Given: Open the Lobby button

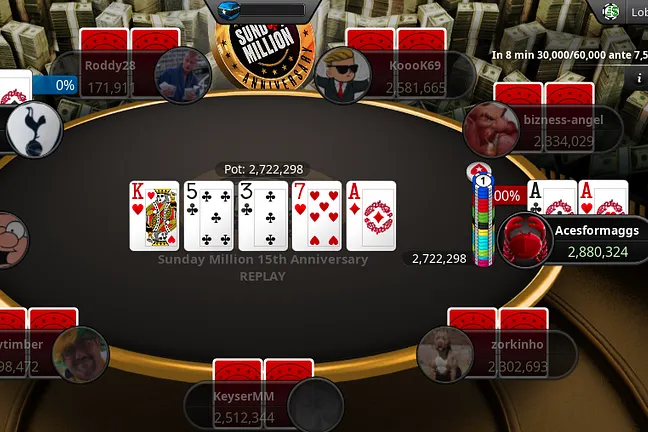Looking at the screenshot, I should (x=627, y=12).
